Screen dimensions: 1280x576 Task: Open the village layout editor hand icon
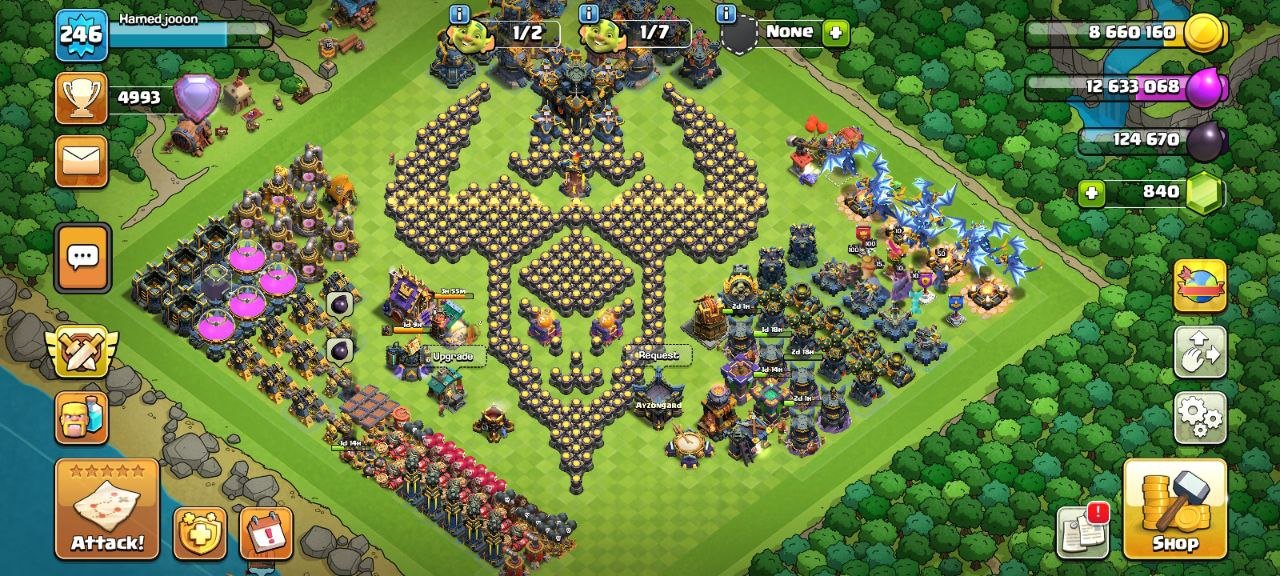point(1199,351)
